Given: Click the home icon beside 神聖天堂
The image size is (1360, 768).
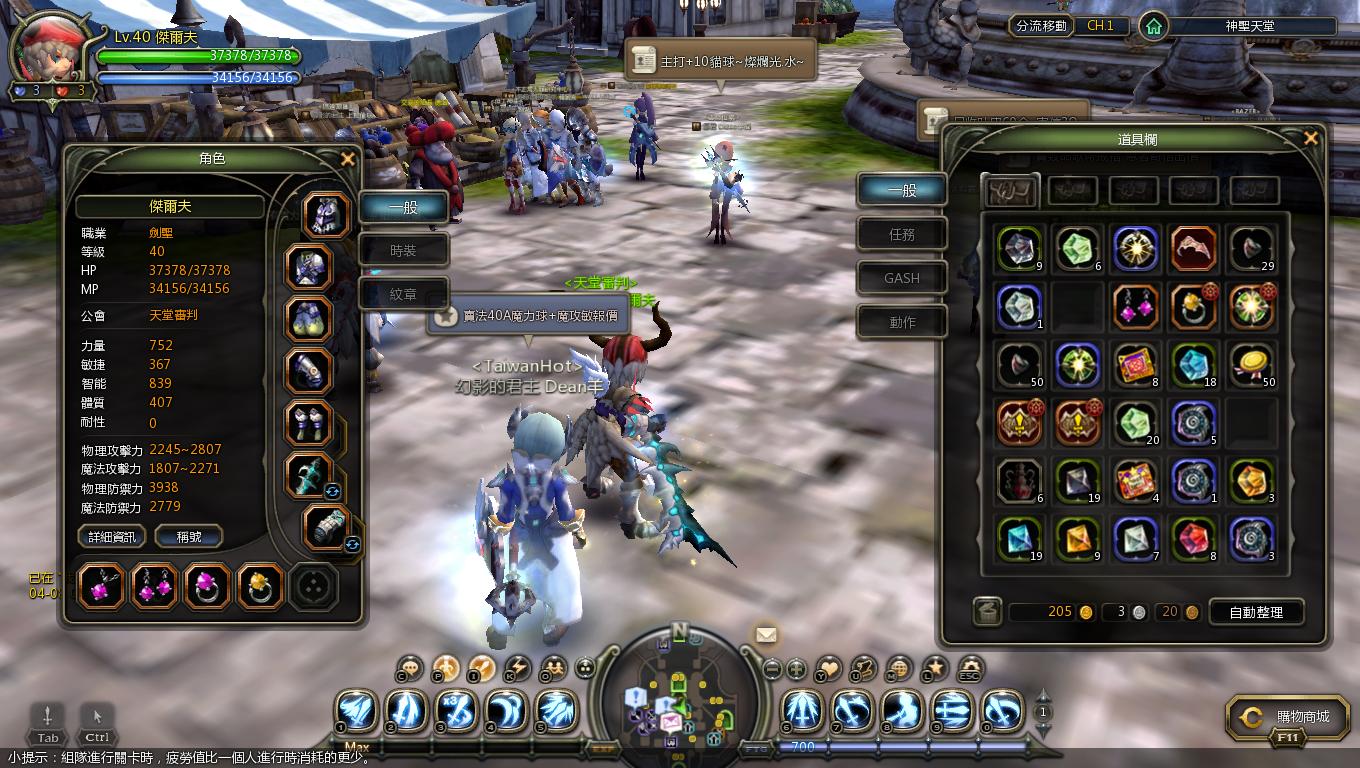Looking at the screenshot, I should pos(1154,26).
